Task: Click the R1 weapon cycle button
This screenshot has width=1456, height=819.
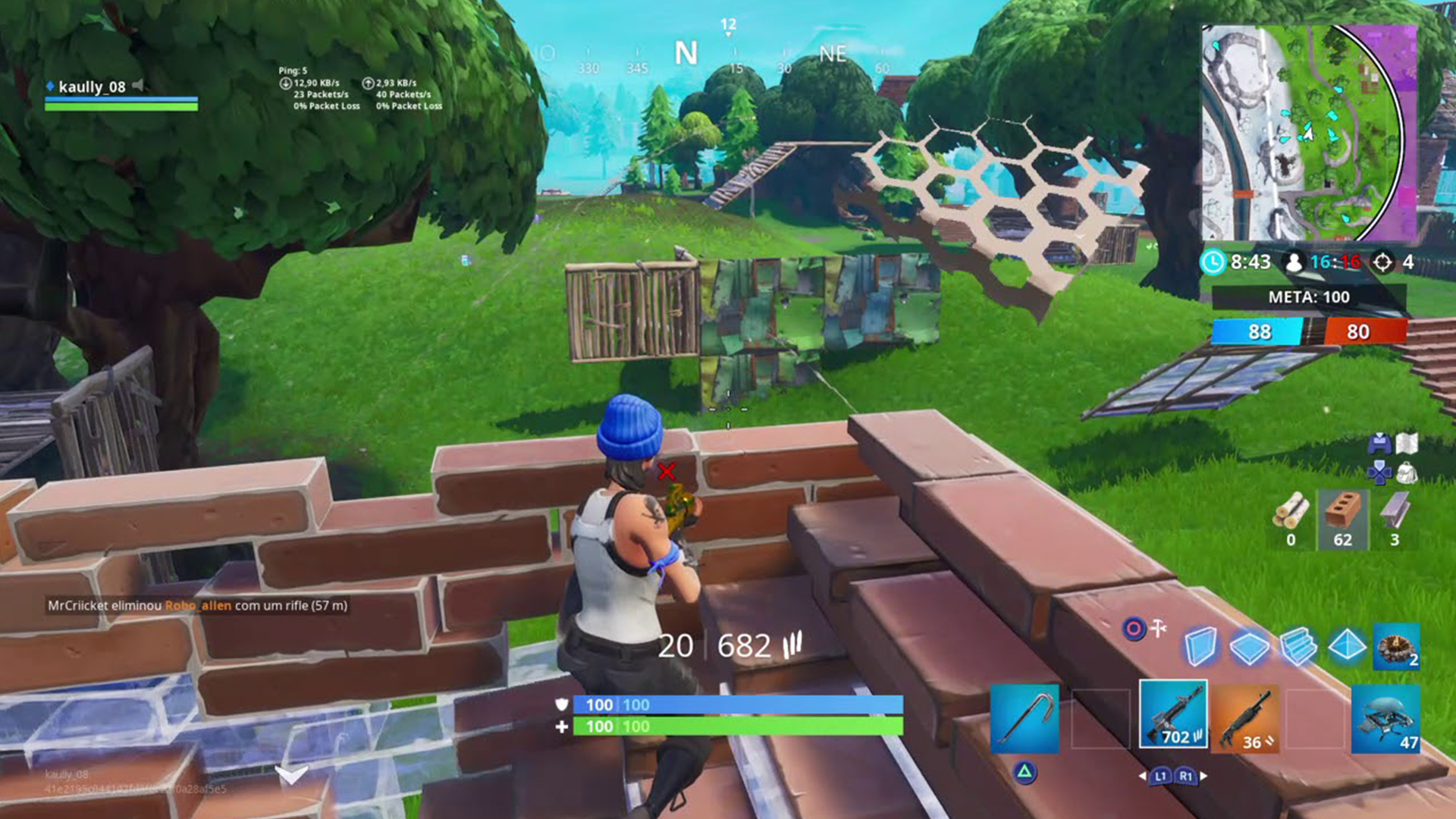Action: click(1186, 776)
